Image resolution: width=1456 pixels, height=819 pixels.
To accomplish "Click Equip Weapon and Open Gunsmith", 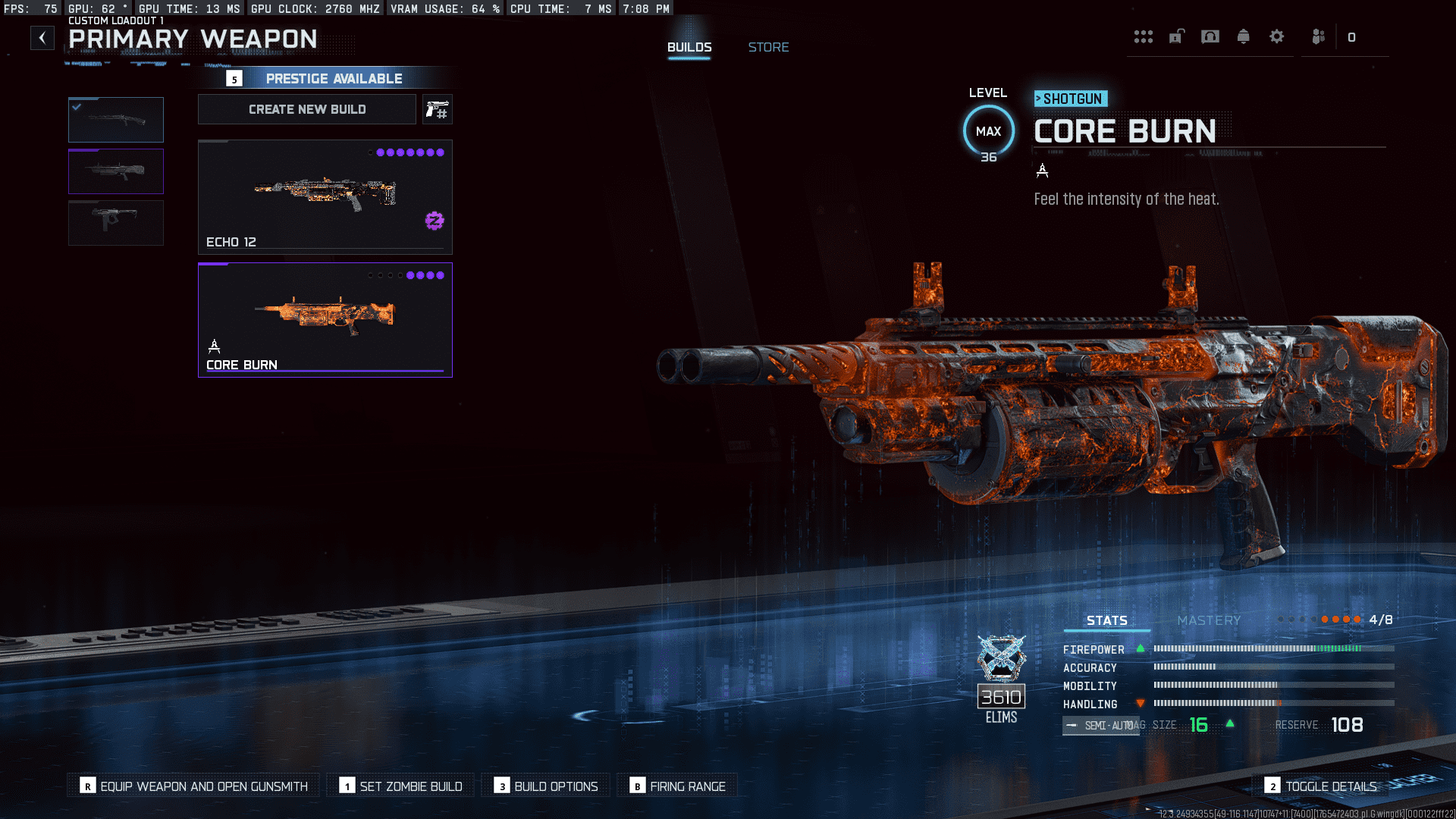I will (194, 786).
